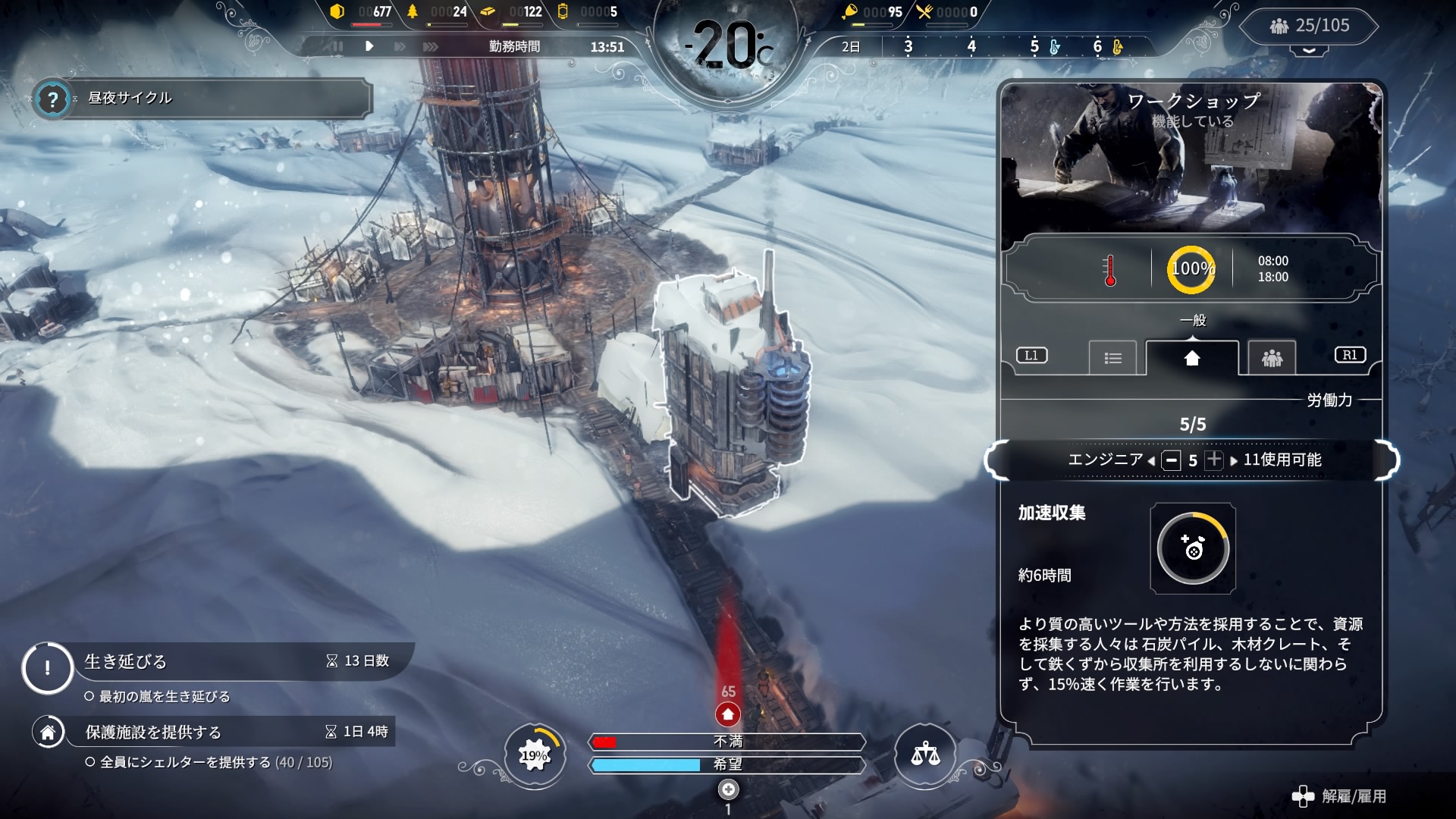Select the fast-forward double arrow speed
Image resolution: width=1456 pixels, height=819 pixels.
pyautogui.click(x=400, y=46)
